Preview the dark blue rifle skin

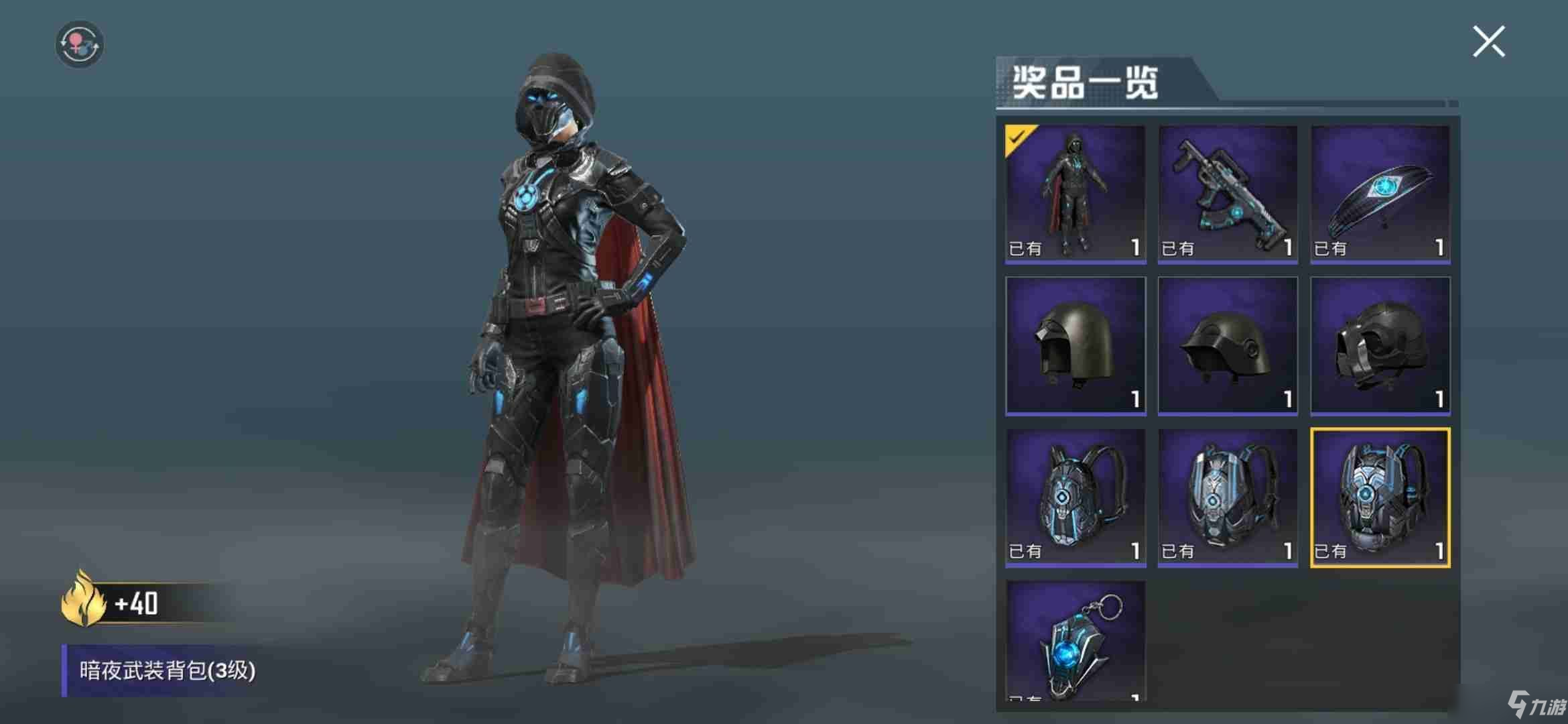click(1227, 194)
